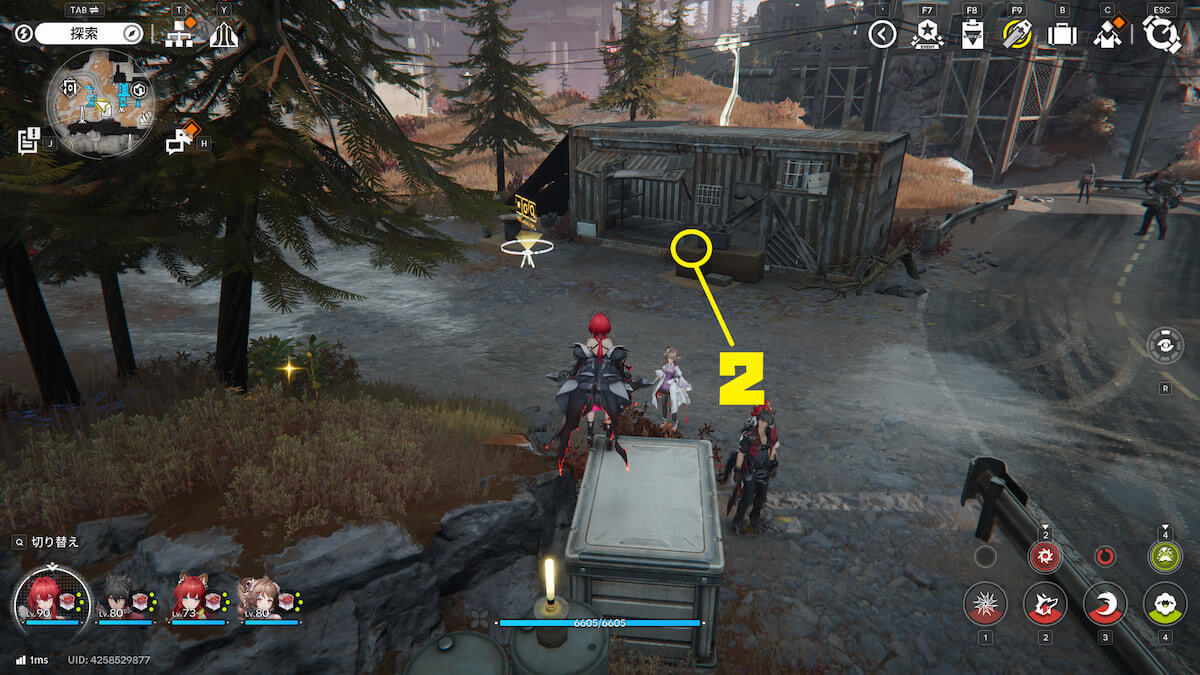
Task: Open the chat bubbles icon
Action: (x=180, y=141)
